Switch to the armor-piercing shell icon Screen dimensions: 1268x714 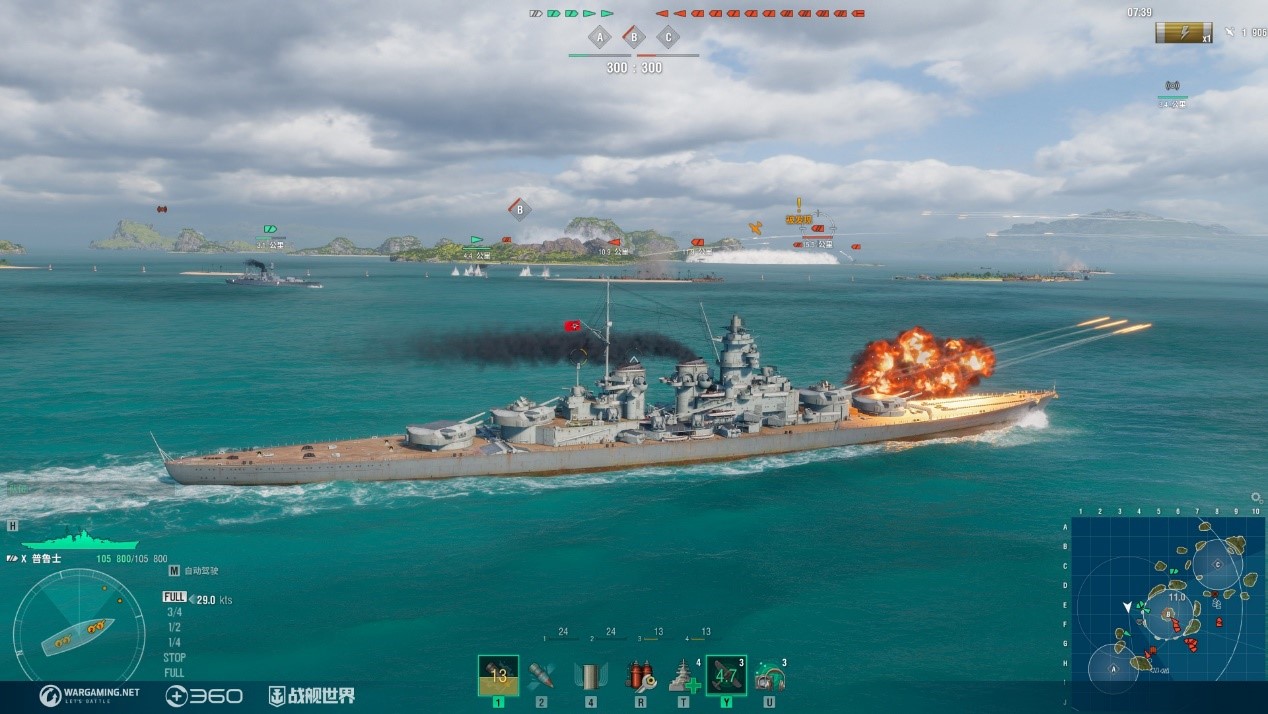pos(541,675)
